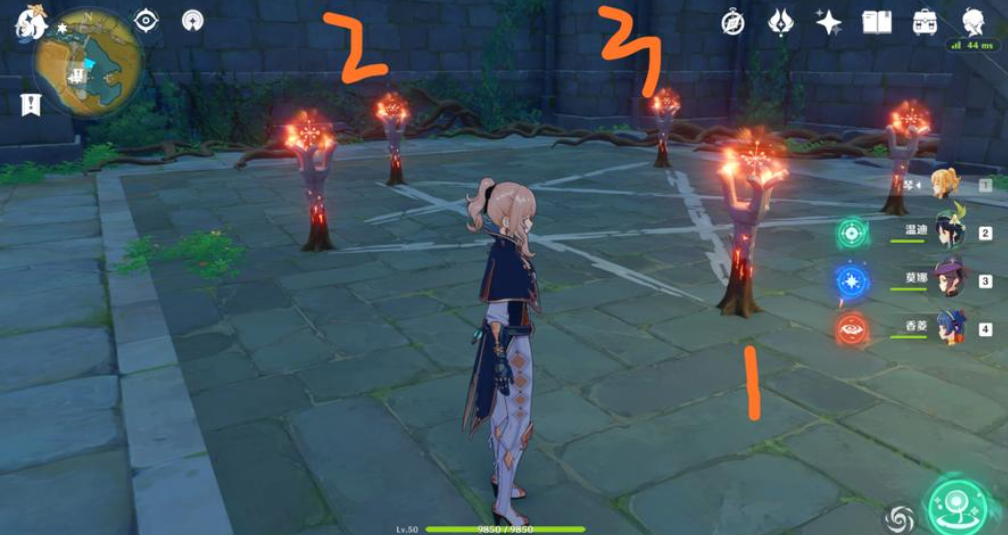The width and height of the screenshot is (1008, 535).
Task: Open the Battle Pass winged emblem icon
Action: point(781,22)
